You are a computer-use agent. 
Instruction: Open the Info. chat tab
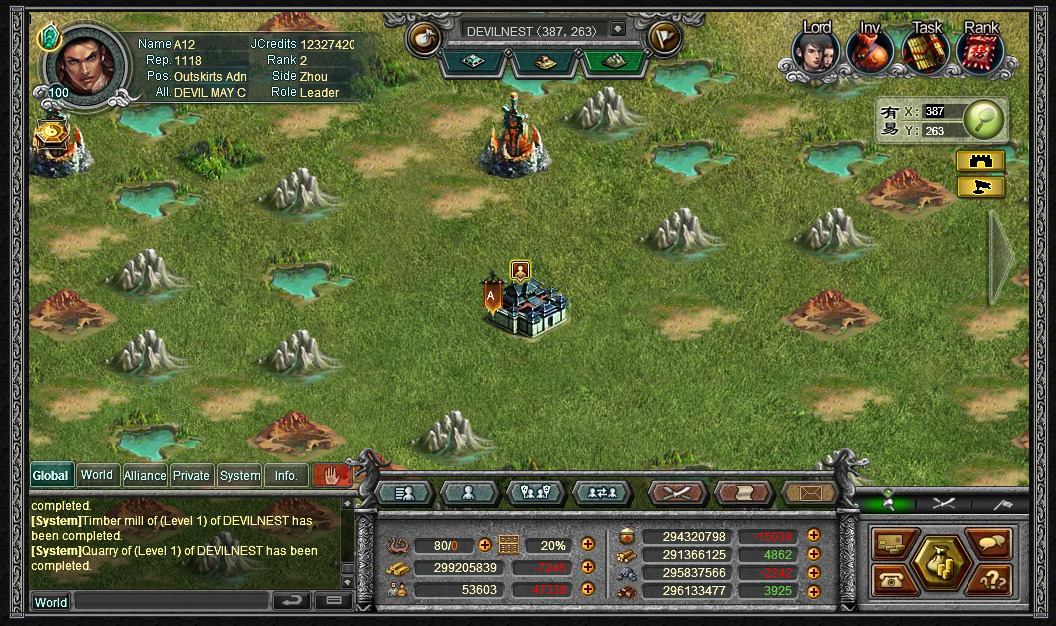pos(286,475)
